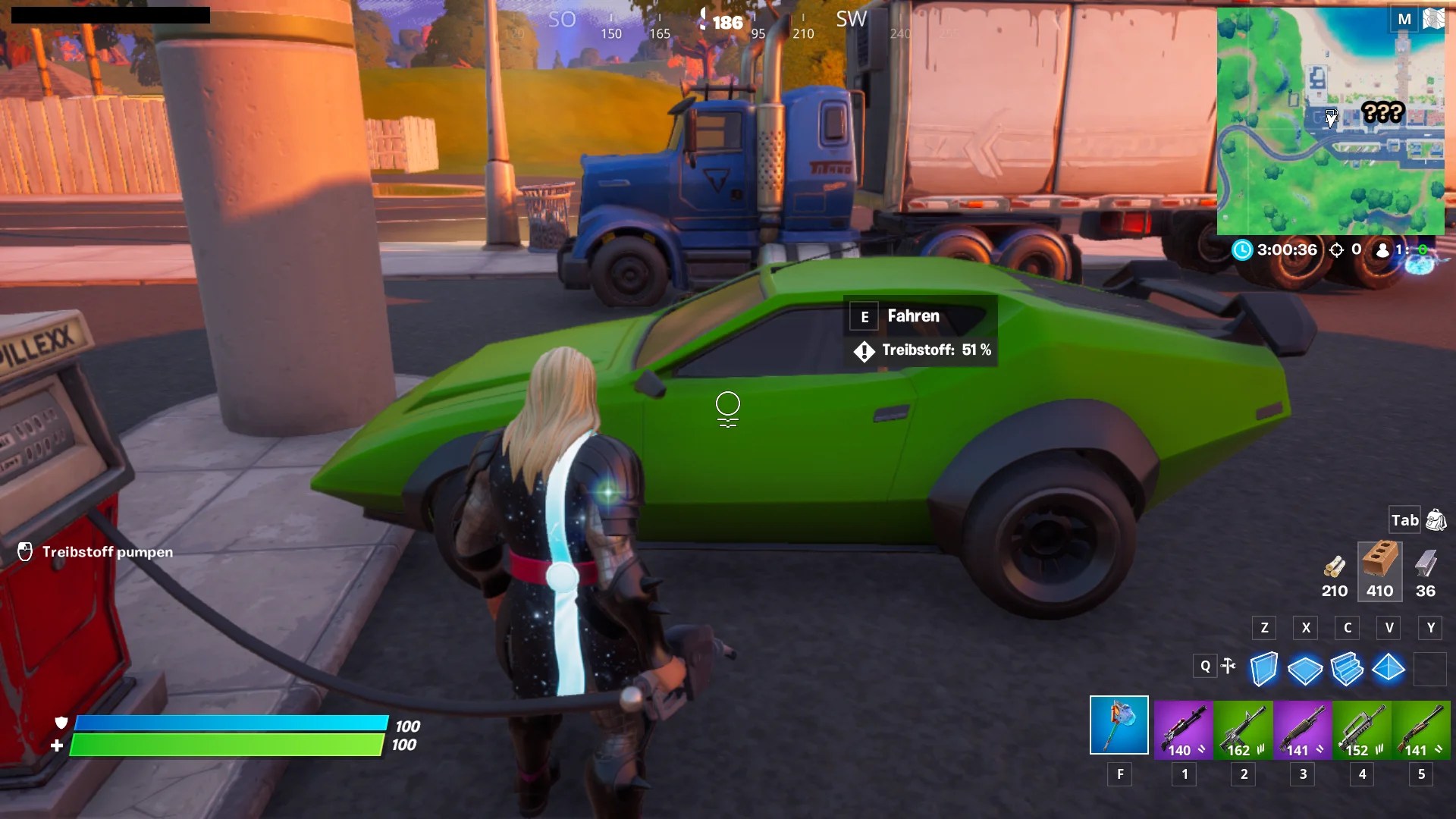This screenshot has width=1456, height=819.
Task: Select the shotgun in hotbar slot 3
Action: pos(1302,730)
